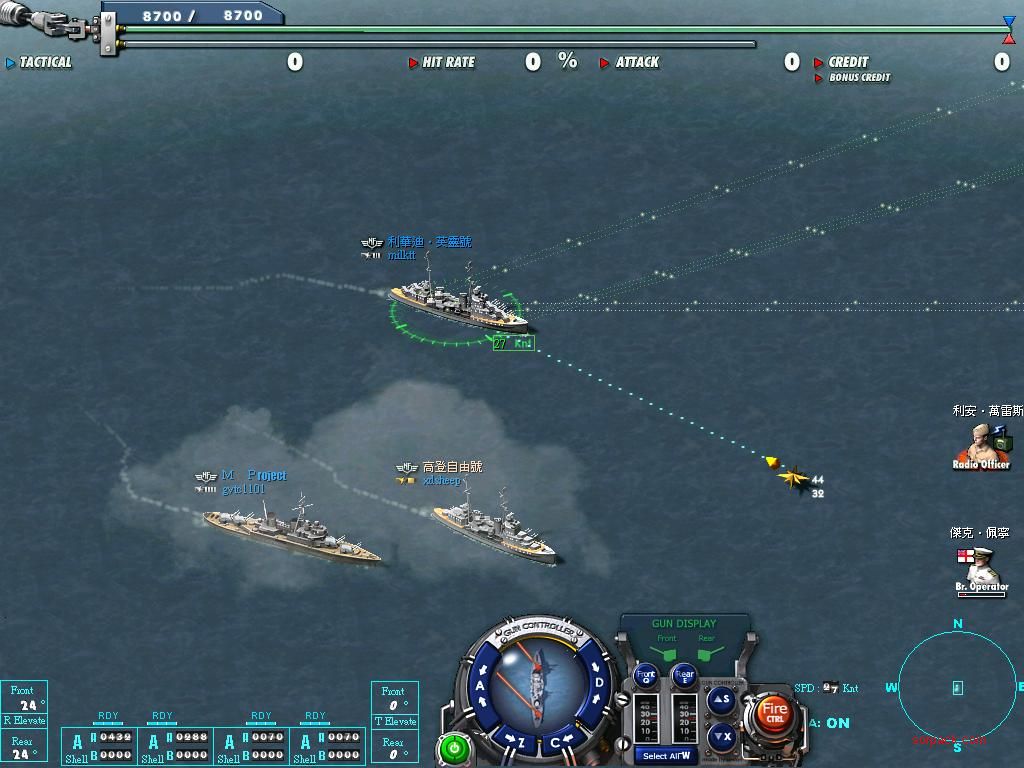The image size is (1024, 768).
Task: Click the C button on the gun controller
Action: [556, 742]
